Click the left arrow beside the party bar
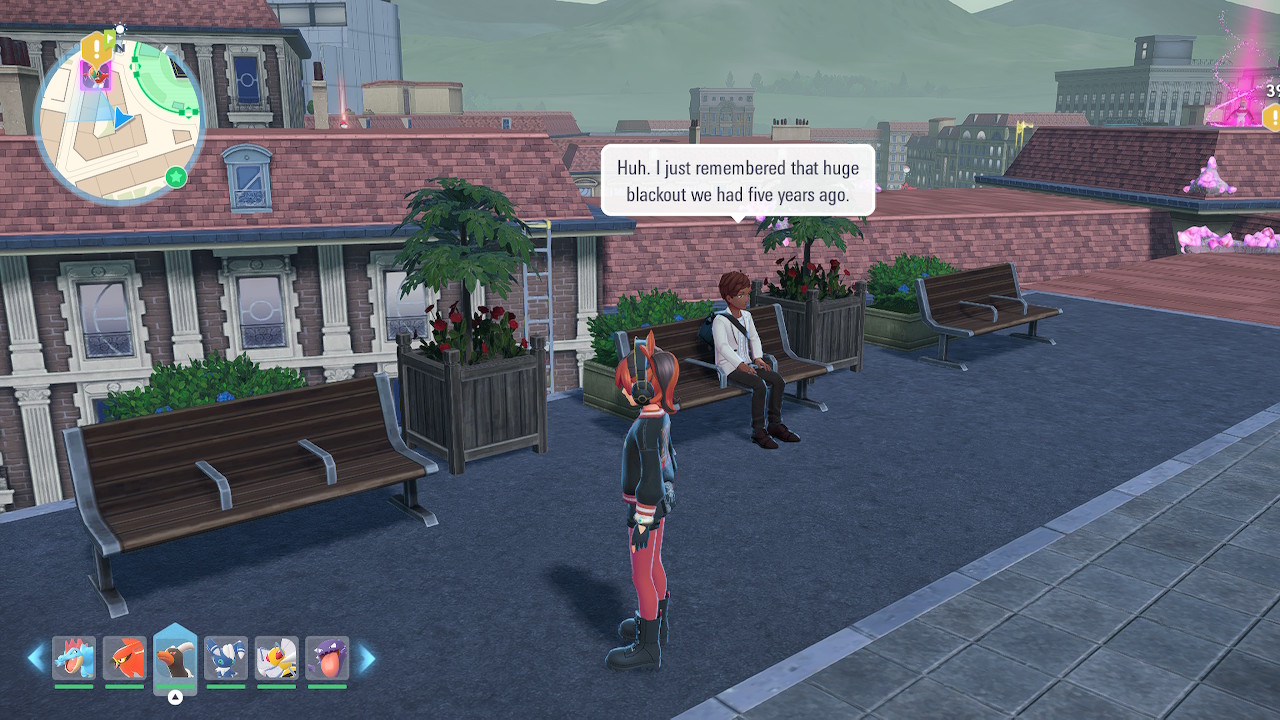Image resolution: width=1280 pixels, height=720 pixels. point(36,658)
